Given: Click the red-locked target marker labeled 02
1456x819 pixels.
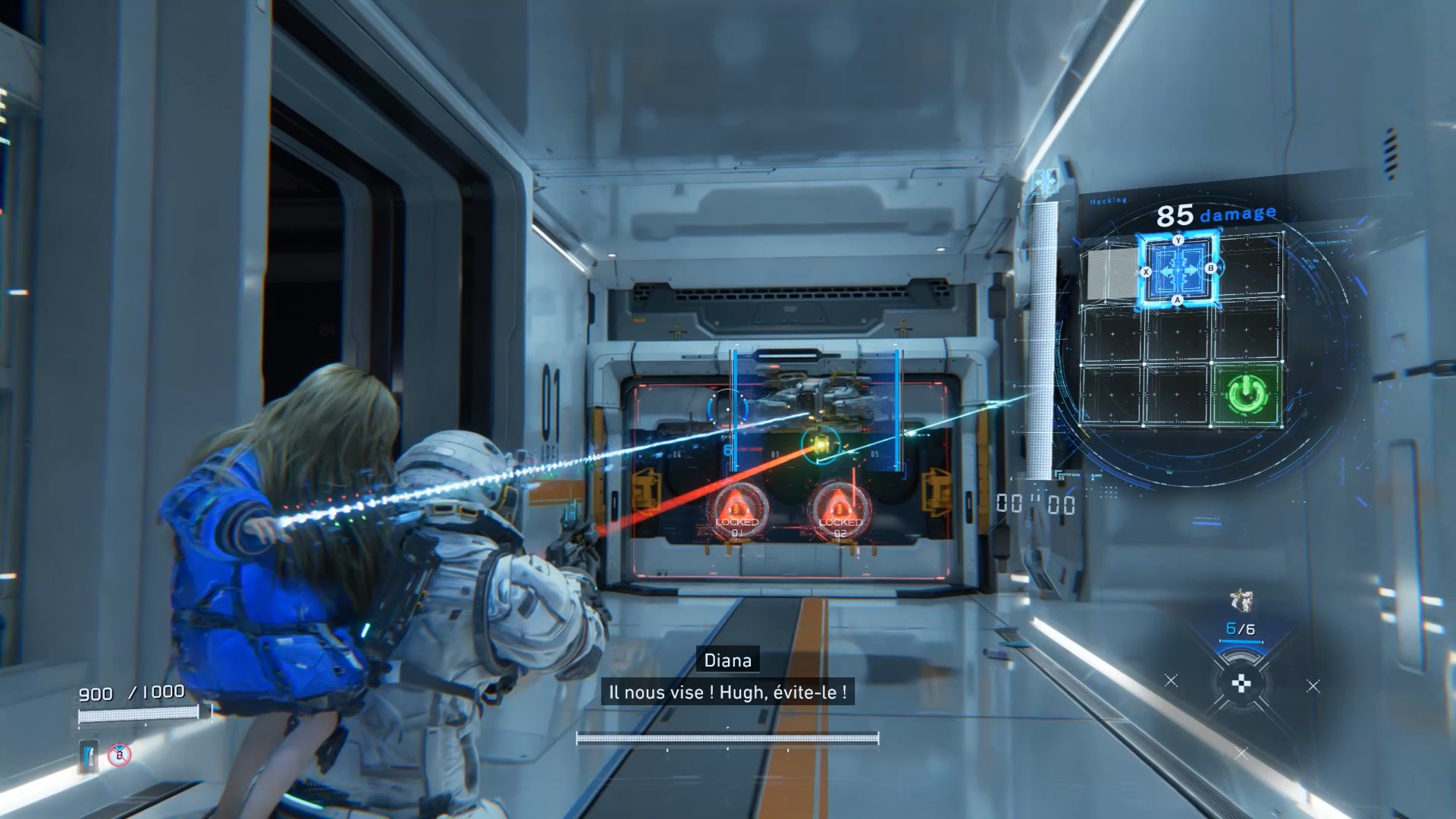Looking at the screenshot, I should coord(839,510).
